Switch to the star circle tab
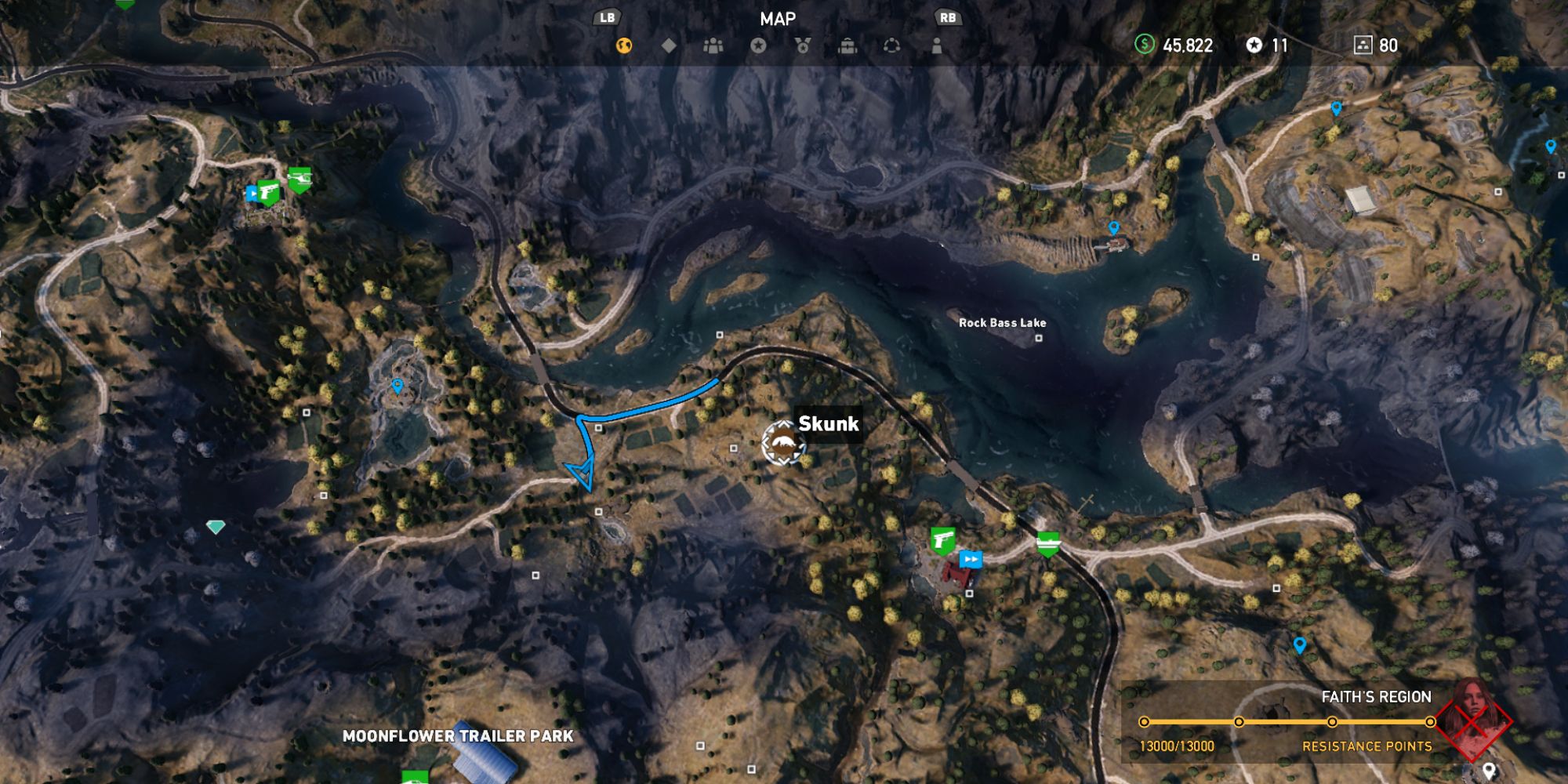Image resolution: width=1568 pixels, height=784 pixels. [758, 45]
